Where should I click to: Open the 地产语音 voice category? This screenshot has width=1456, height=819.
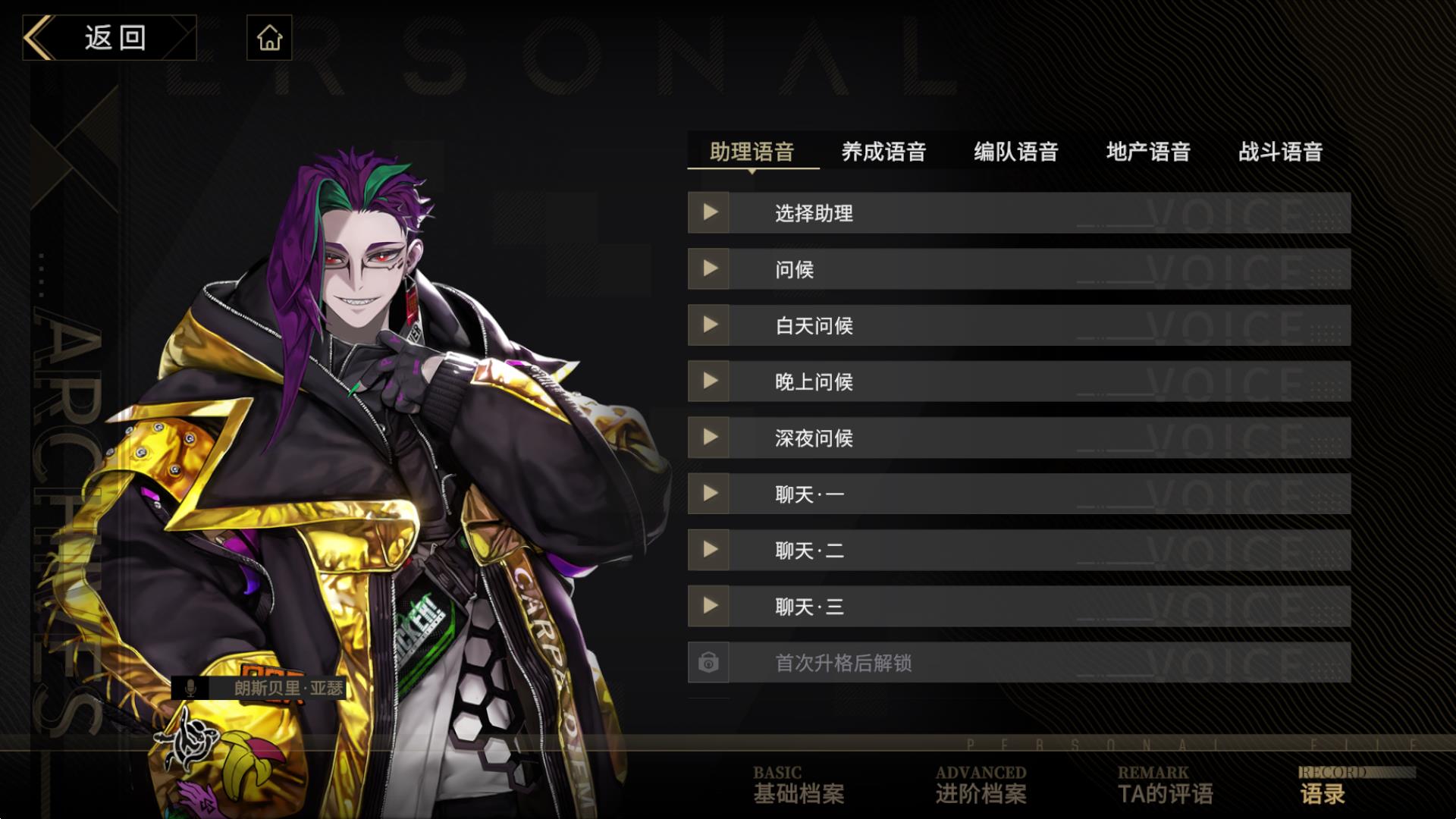point(1149,152)
